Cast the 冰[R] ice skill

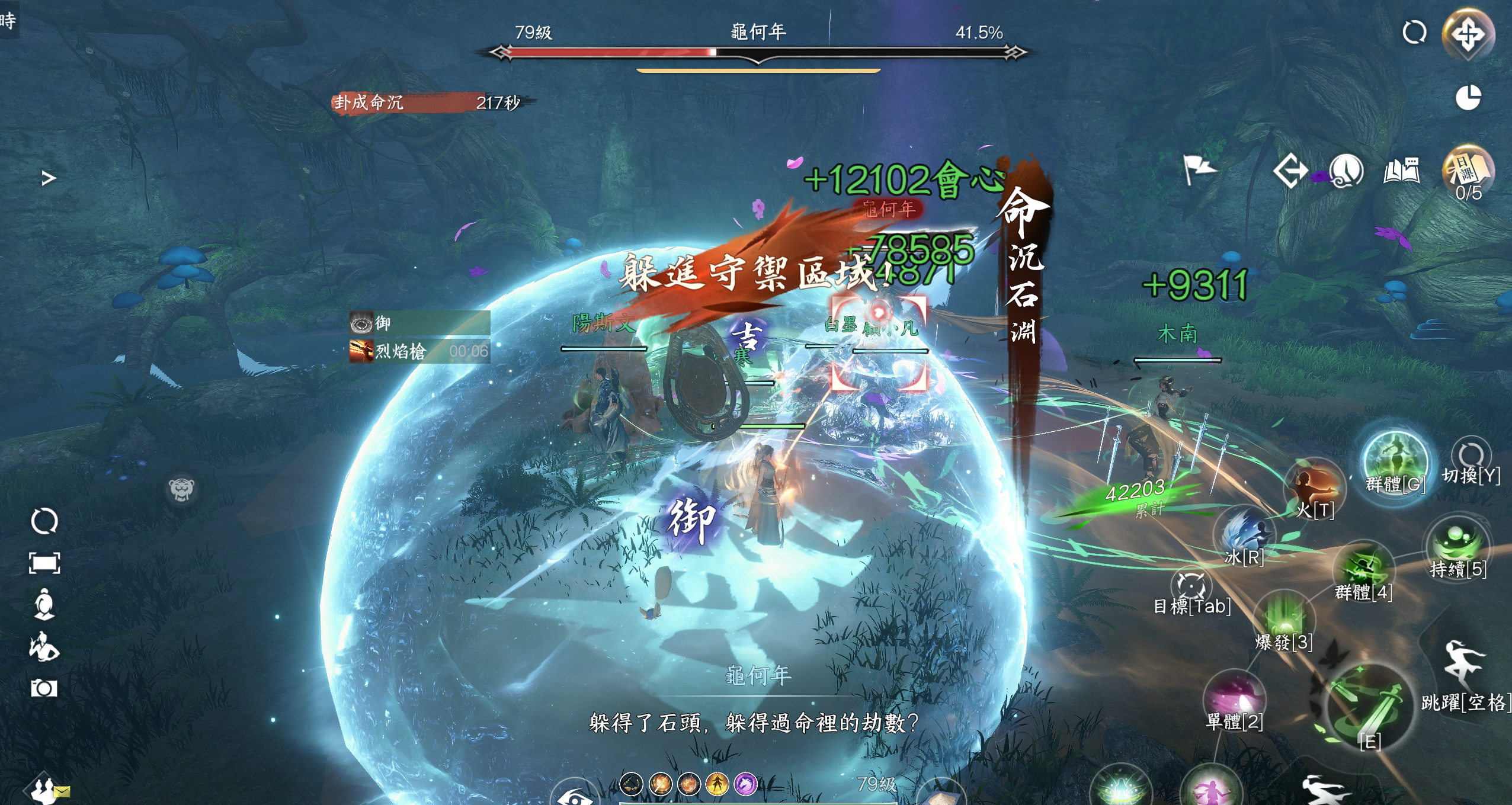[x=1244, y=533]
